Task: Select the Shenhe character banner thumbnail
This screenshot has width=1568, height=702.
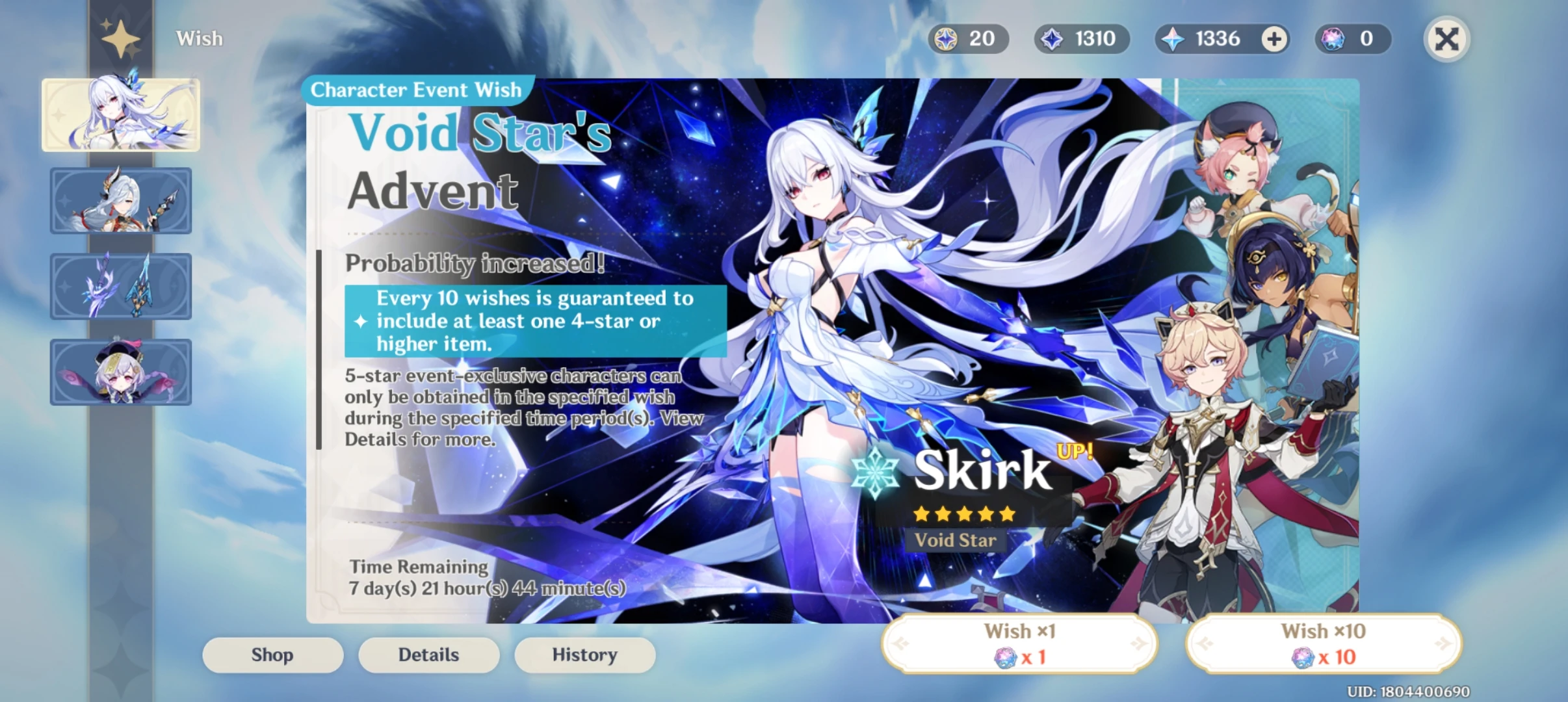Action: (x=121, y=200)
